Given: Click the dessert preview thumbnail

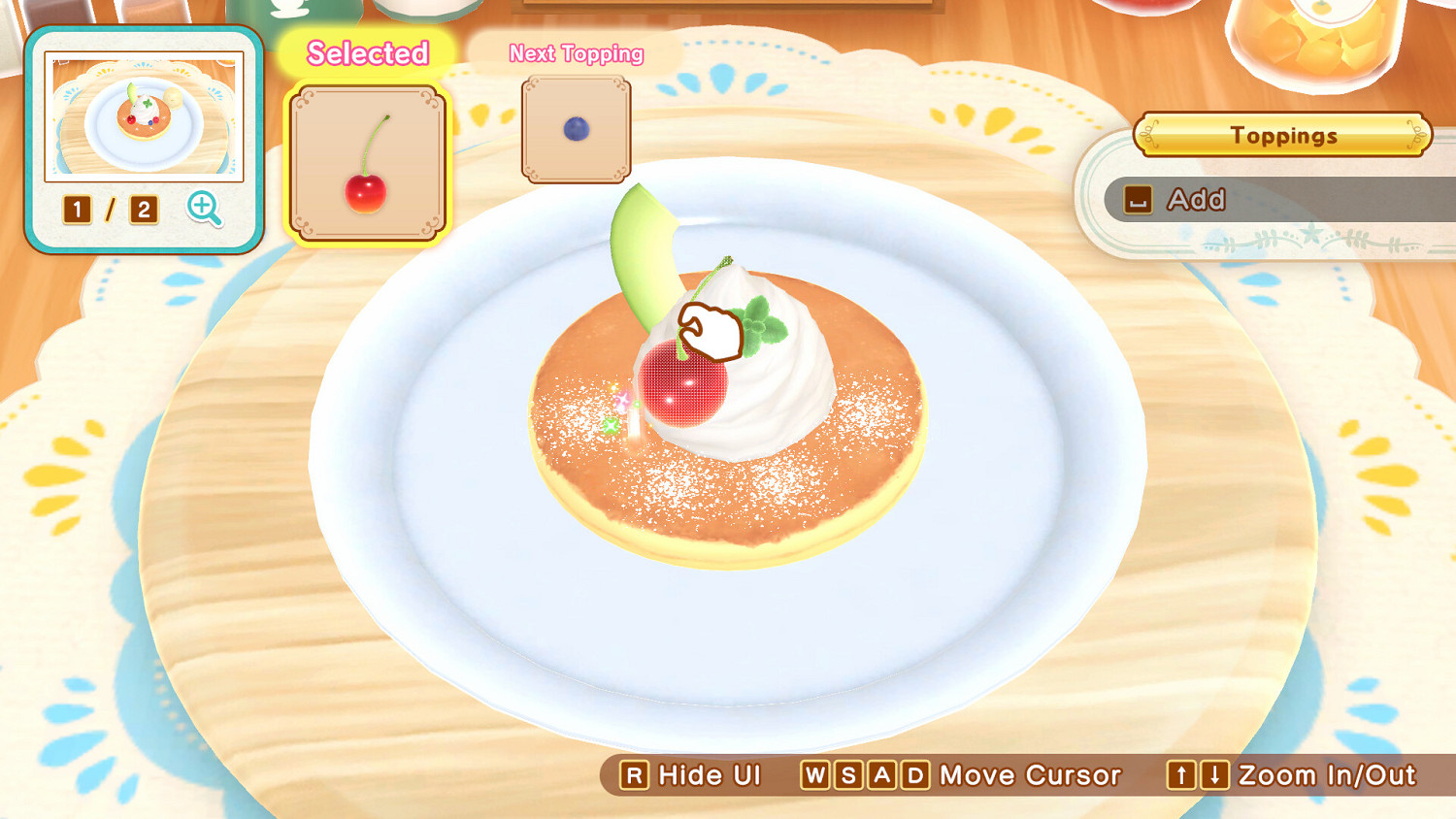Looking at the screenshot, I should point(144,115).
